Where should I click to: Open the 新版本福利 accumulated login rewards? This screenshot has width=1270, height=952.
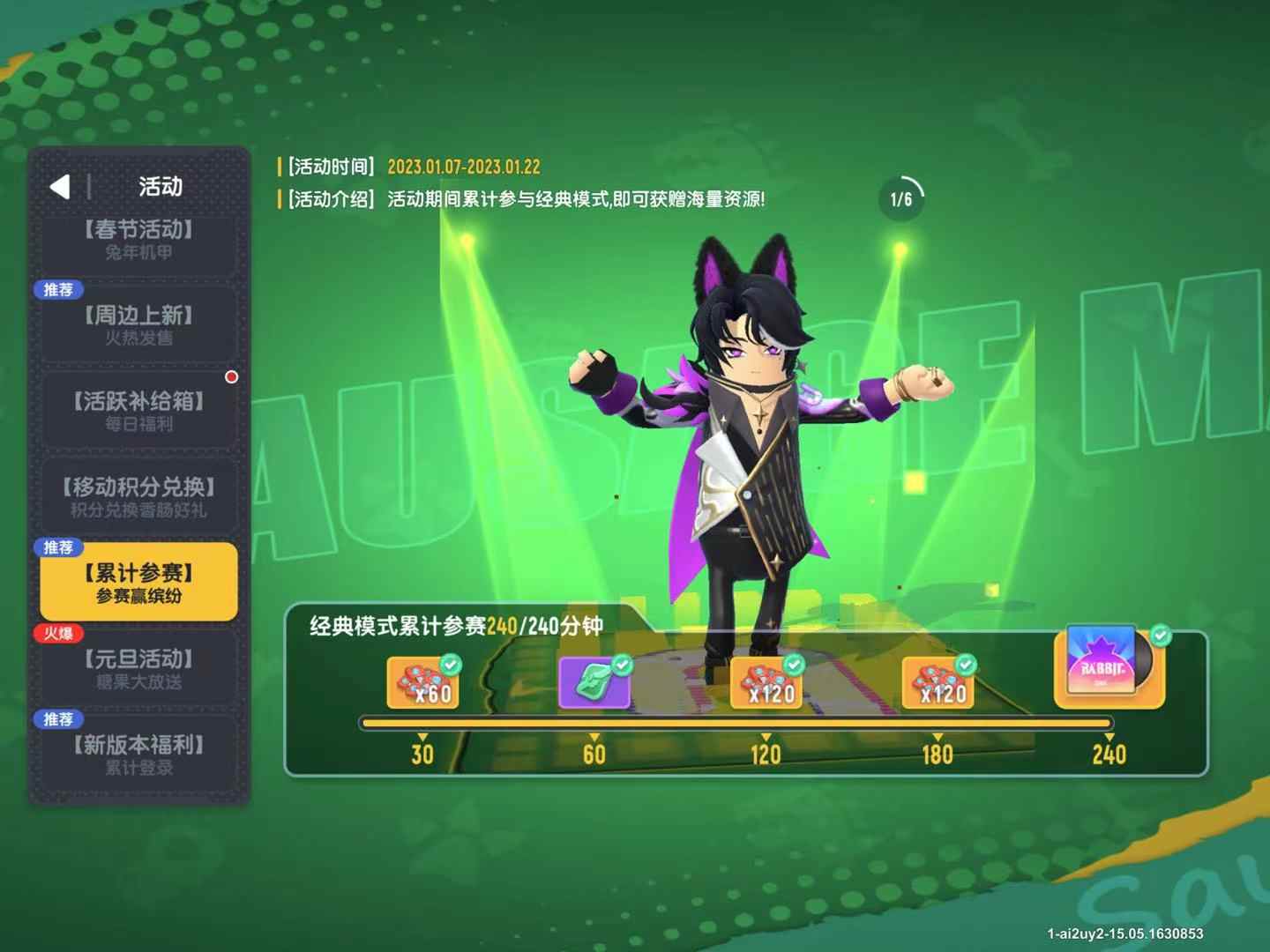pos(138,754)
